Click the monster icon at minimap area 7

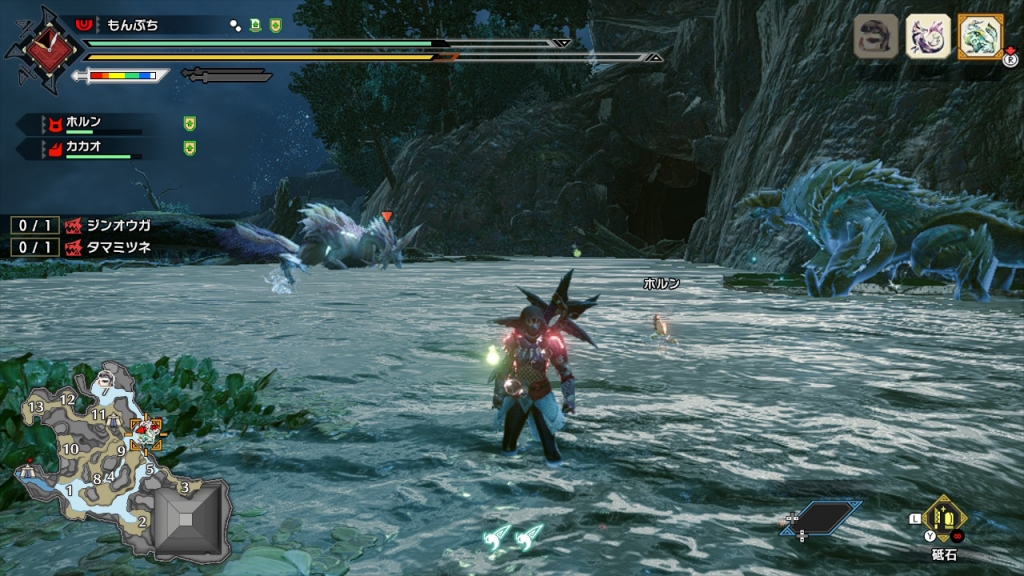pos(107,379)
